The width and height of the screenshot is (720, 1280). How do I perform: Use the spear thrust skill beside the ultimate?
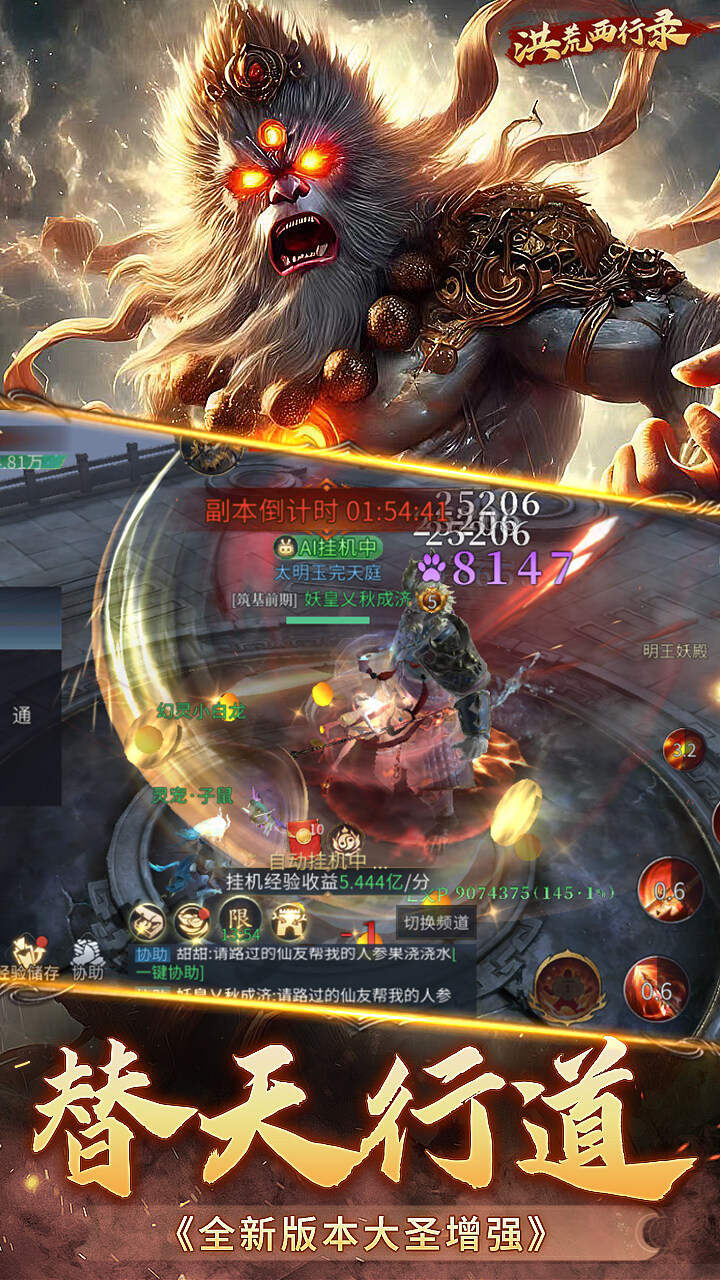coord(656,988)
